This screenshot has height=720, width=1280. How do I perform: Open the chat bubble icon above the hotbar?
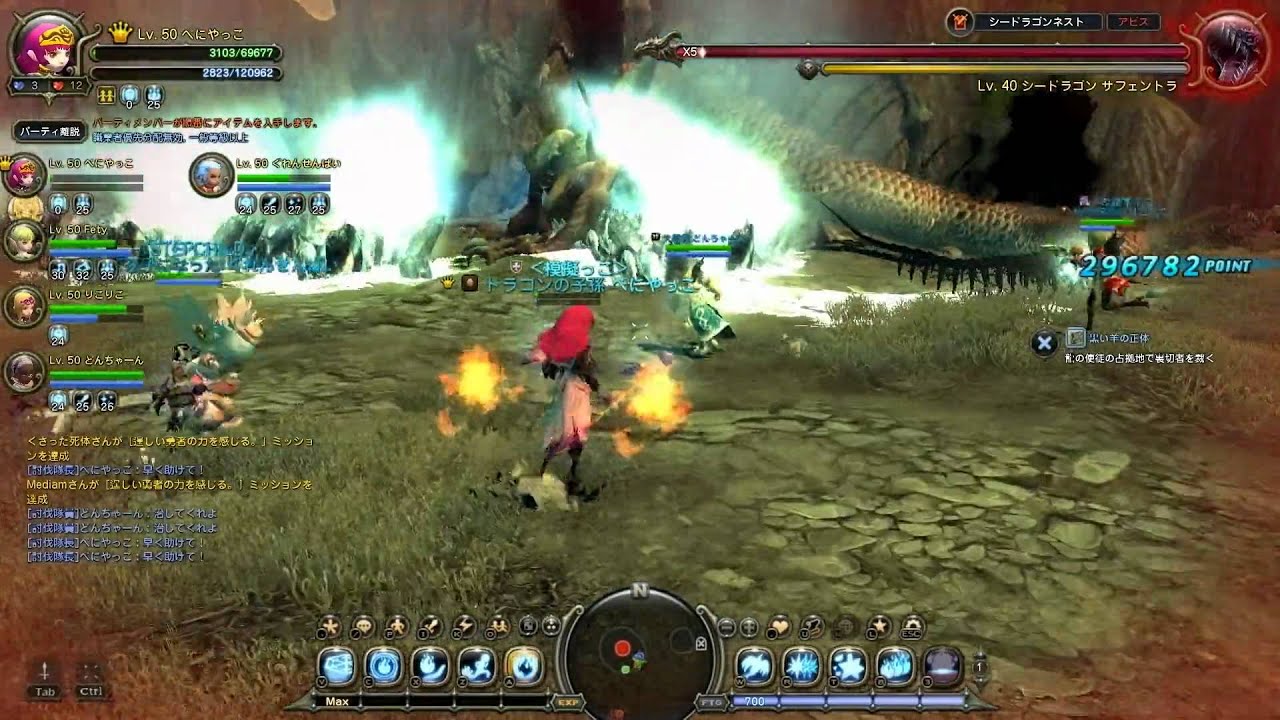[362, 627]
